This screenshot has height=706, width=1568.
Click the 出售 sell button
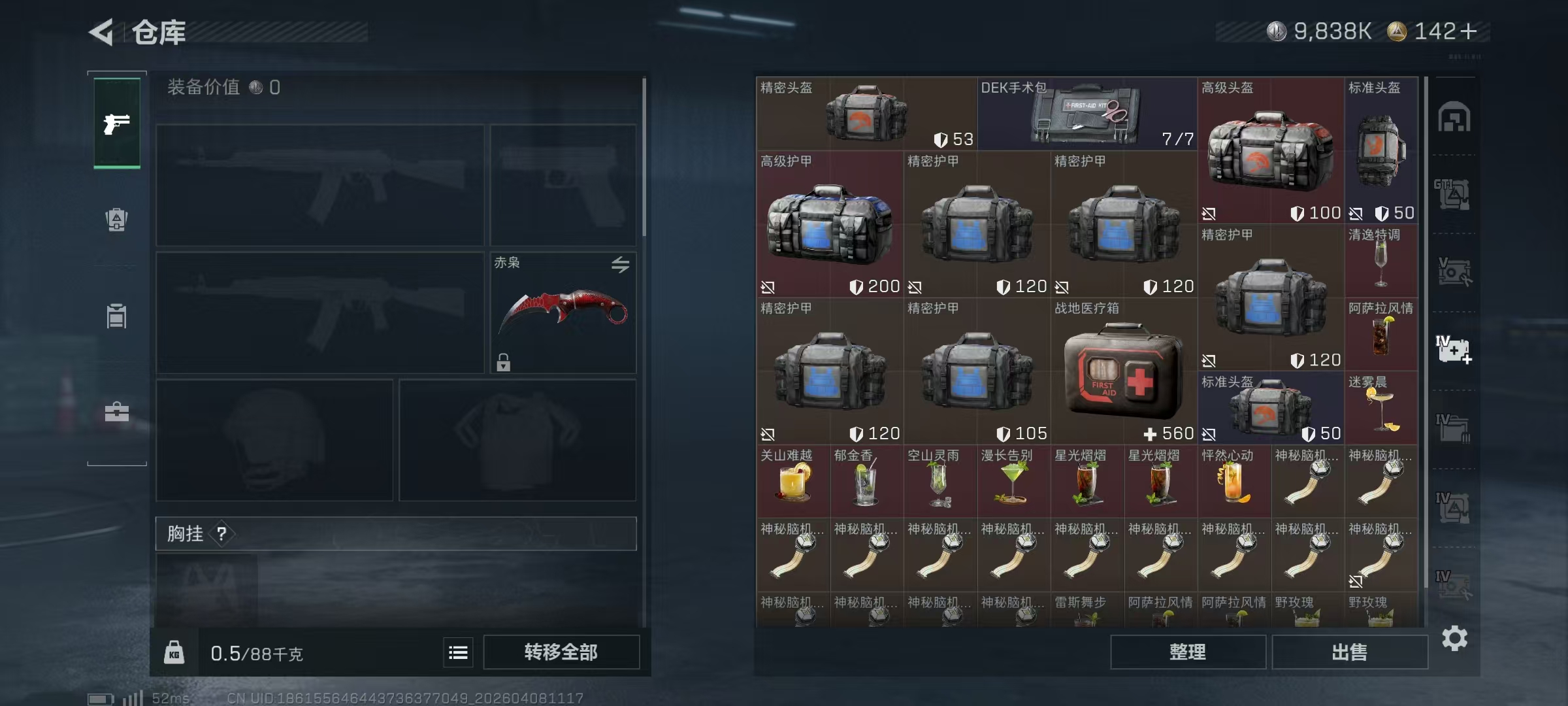(x=1349, y=652)
